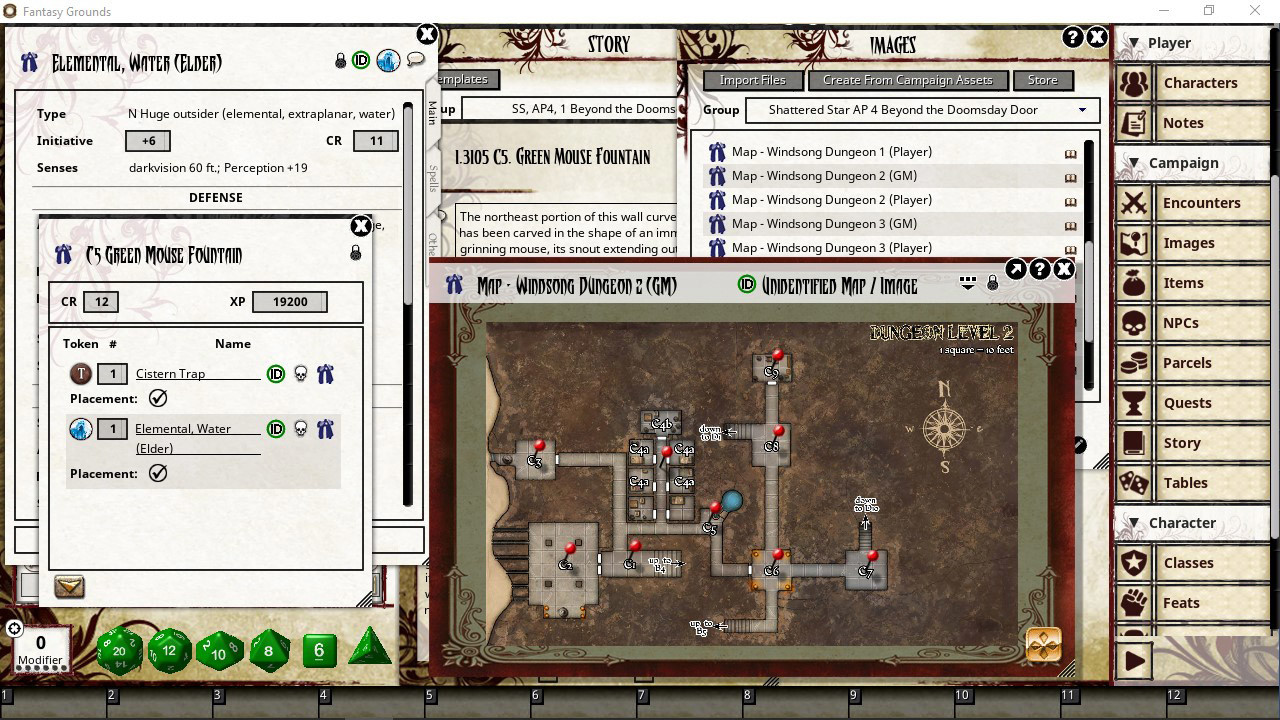Image resolution: width=1280 pixels, height=720 pixels.
Task: Click the Import Files button
Action: (x=752, y=79)
